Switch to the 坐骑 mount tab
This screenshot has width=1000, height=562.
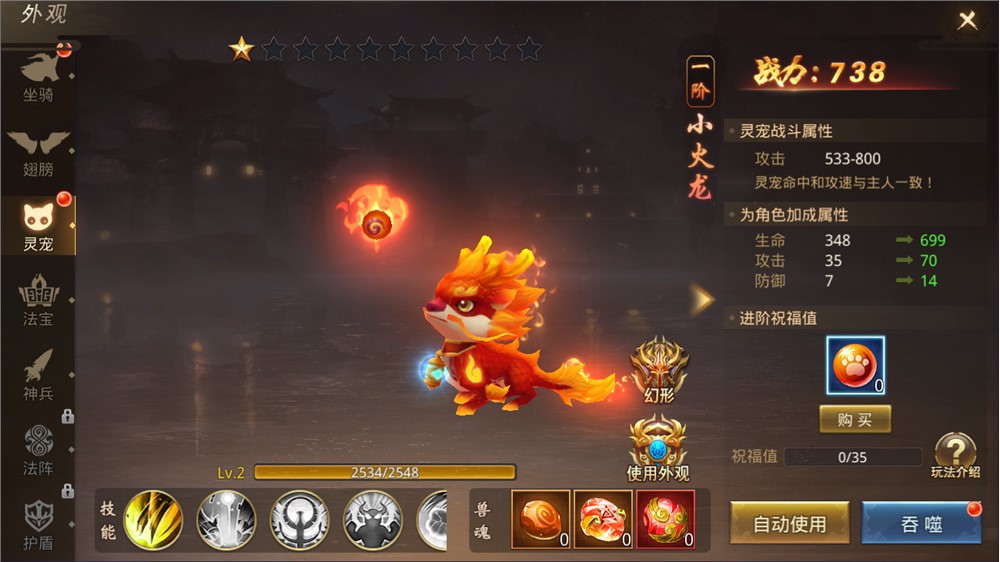(38, 78)
